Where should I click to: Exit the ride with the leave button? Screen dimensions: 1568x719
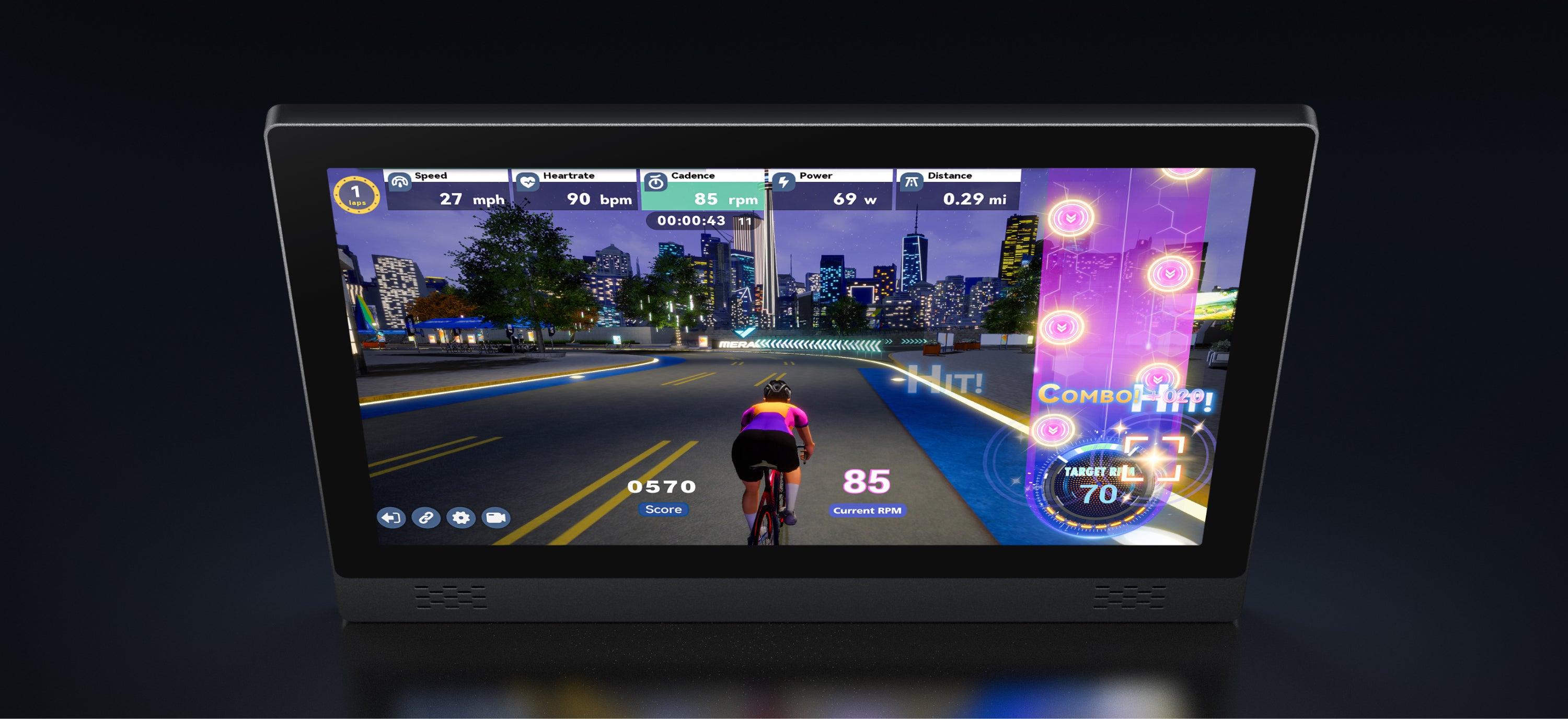coord(391,518)
